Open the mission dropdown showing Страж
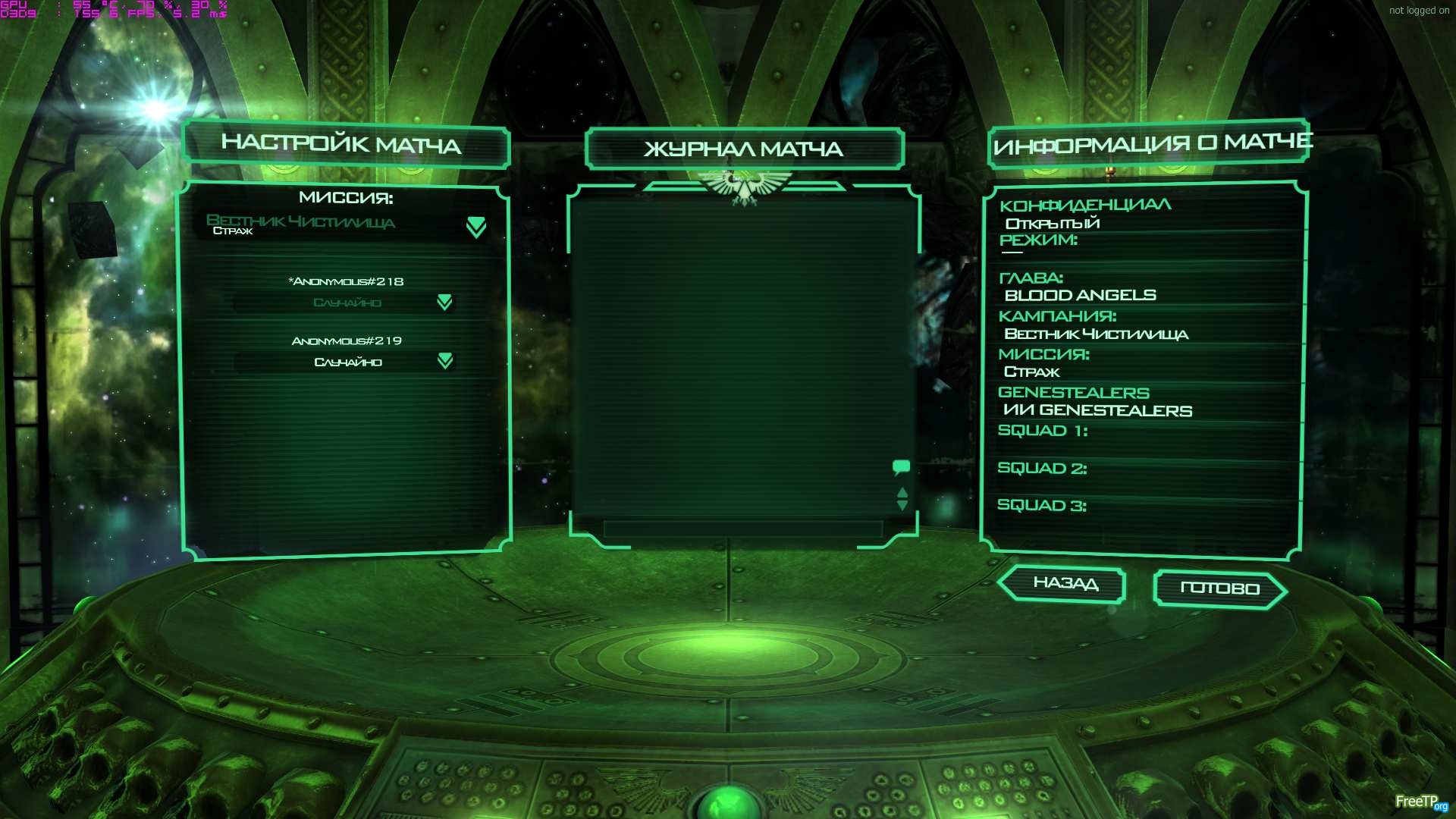 pos(475,226)
